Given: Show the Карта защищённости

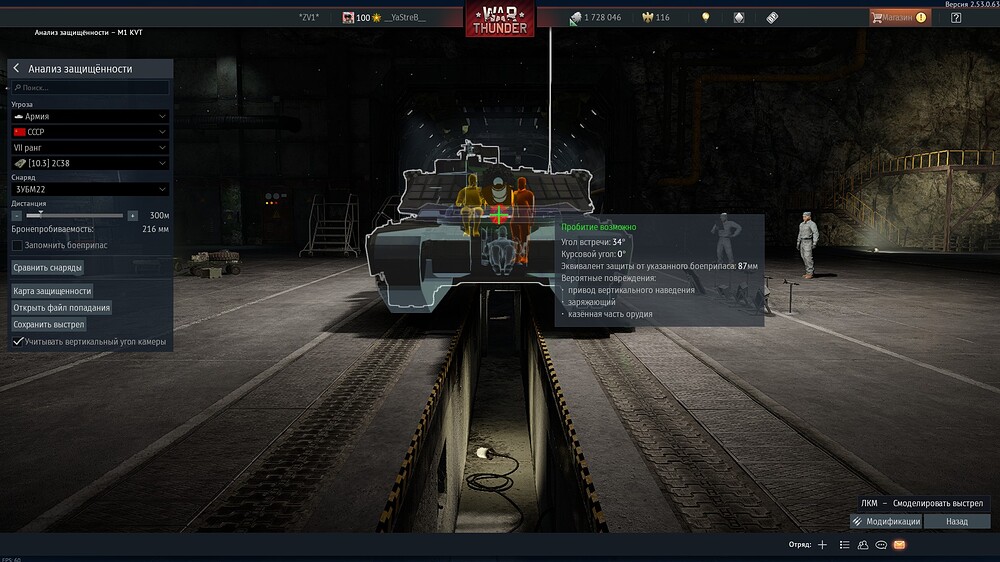Looking at the screenshot, I should pyautogui.click(x=52, y=291).
